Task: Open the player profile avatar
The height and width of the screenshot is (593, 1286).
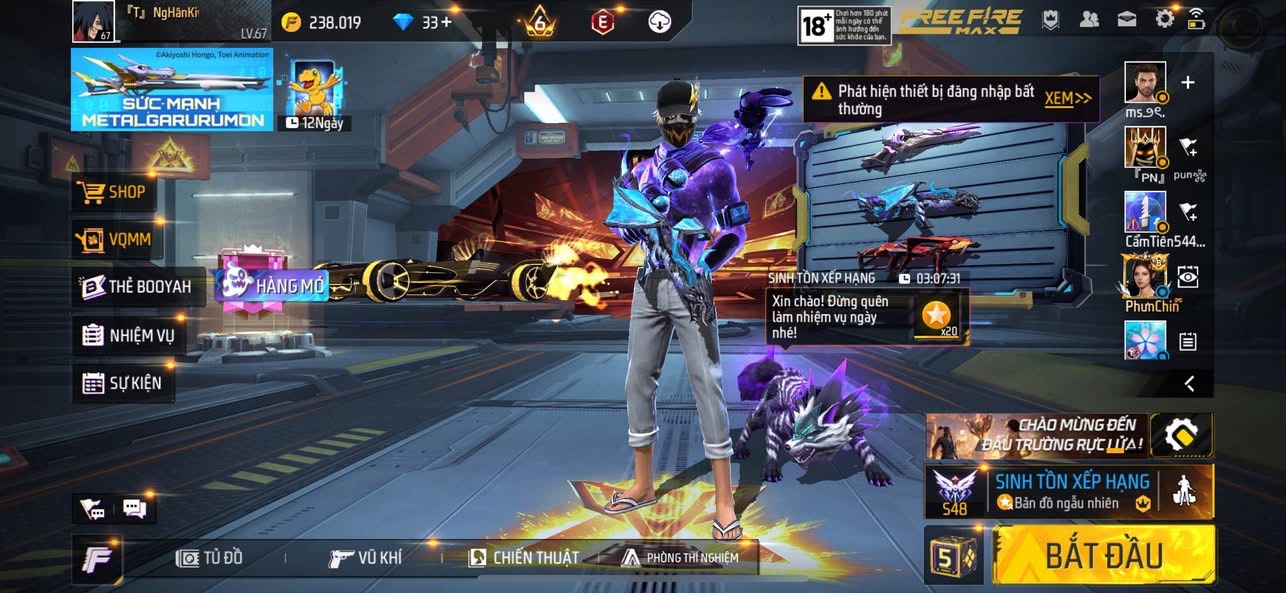Action: (x=93, y=21)
